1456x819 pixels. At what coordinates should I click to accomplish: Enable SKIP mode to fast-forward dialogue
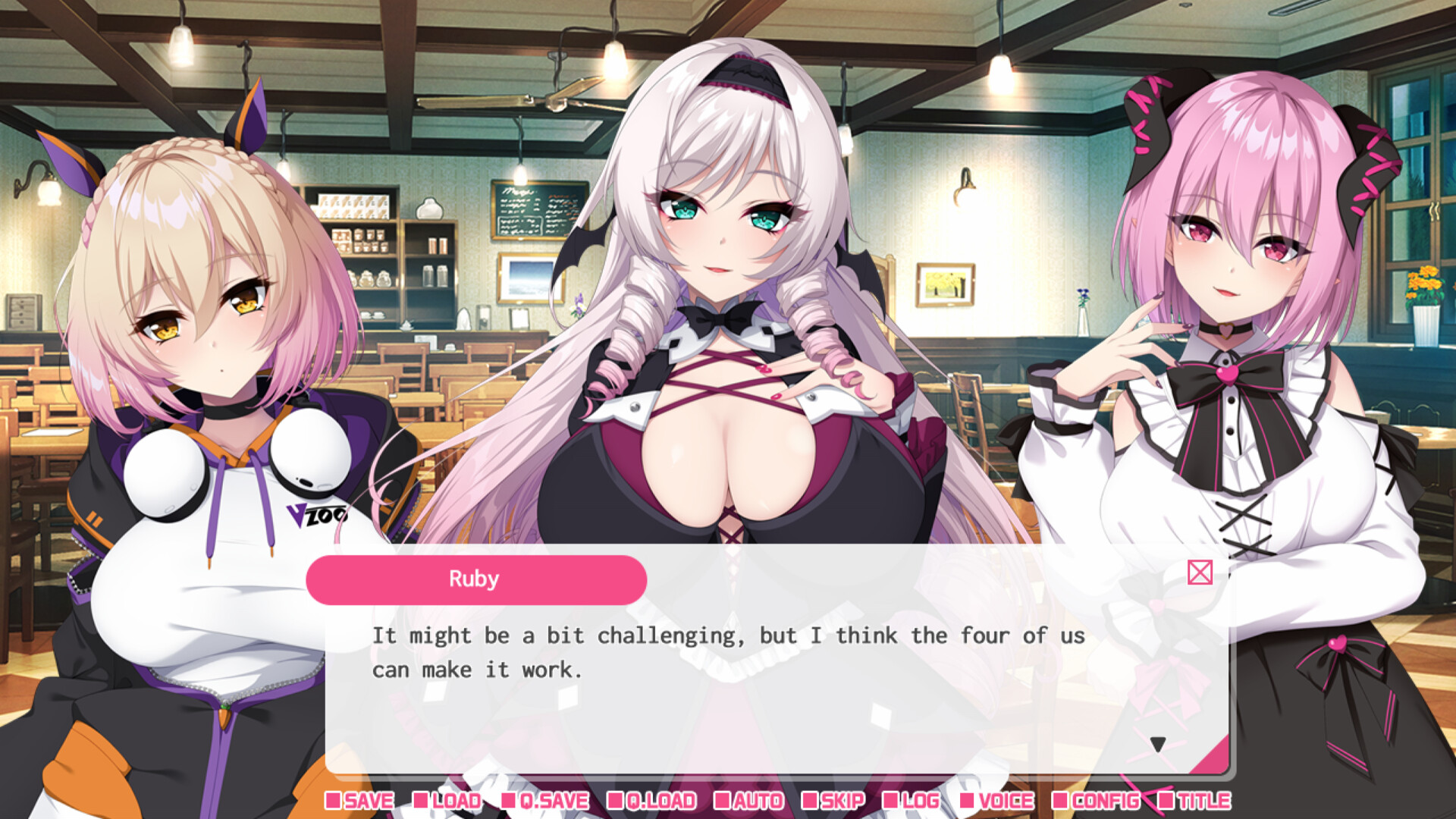point(842,800)
